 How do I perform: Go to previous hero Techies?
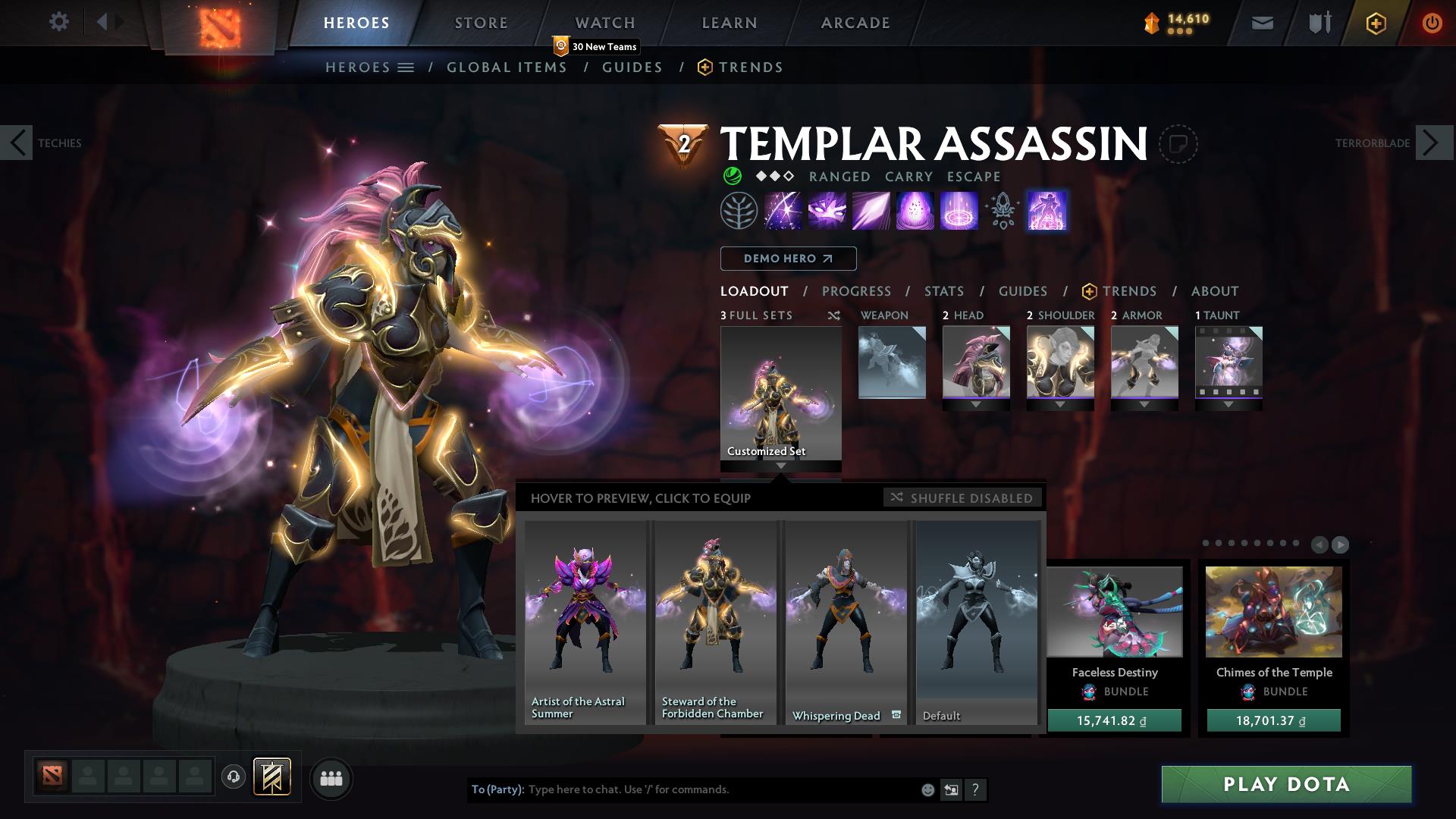[x=17, y=143]
